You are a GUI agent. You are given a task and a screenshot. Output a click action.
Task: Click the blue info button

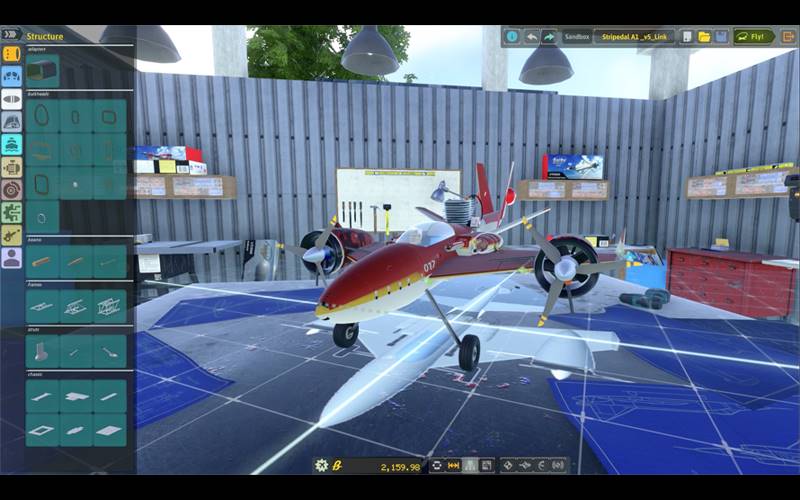(512, 37)
